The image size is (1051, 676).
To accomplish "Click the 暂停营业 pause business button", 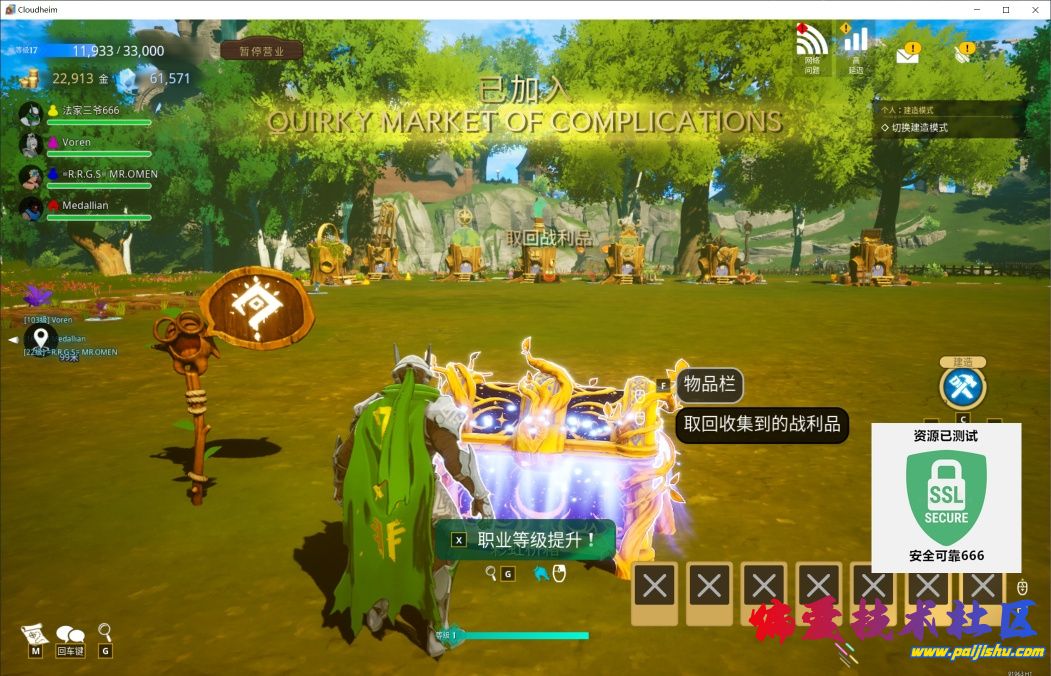I will click(x=261, y=51).
